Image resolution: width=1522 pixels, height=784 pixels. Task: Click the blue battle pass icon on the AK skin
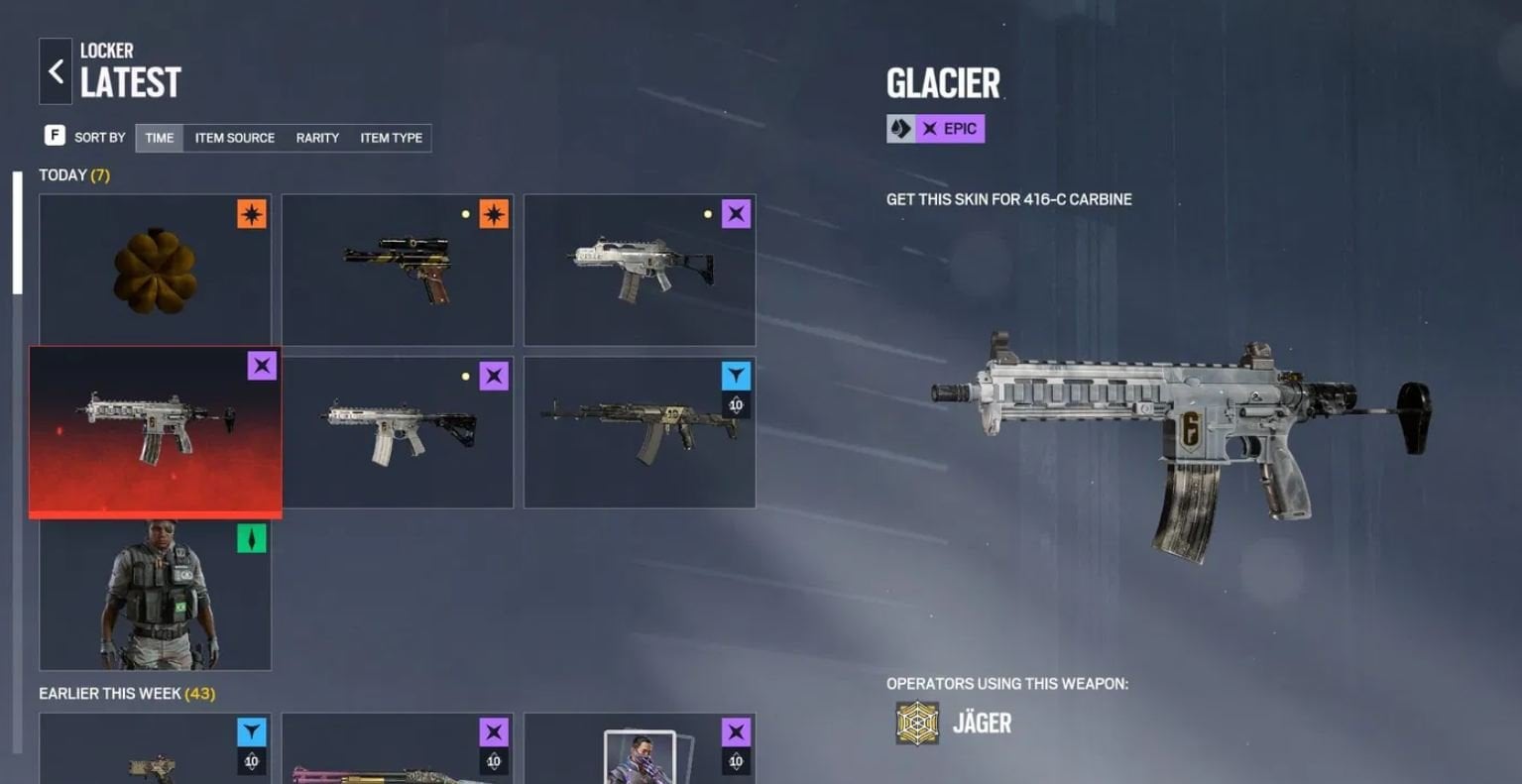(x=738, y=376)
